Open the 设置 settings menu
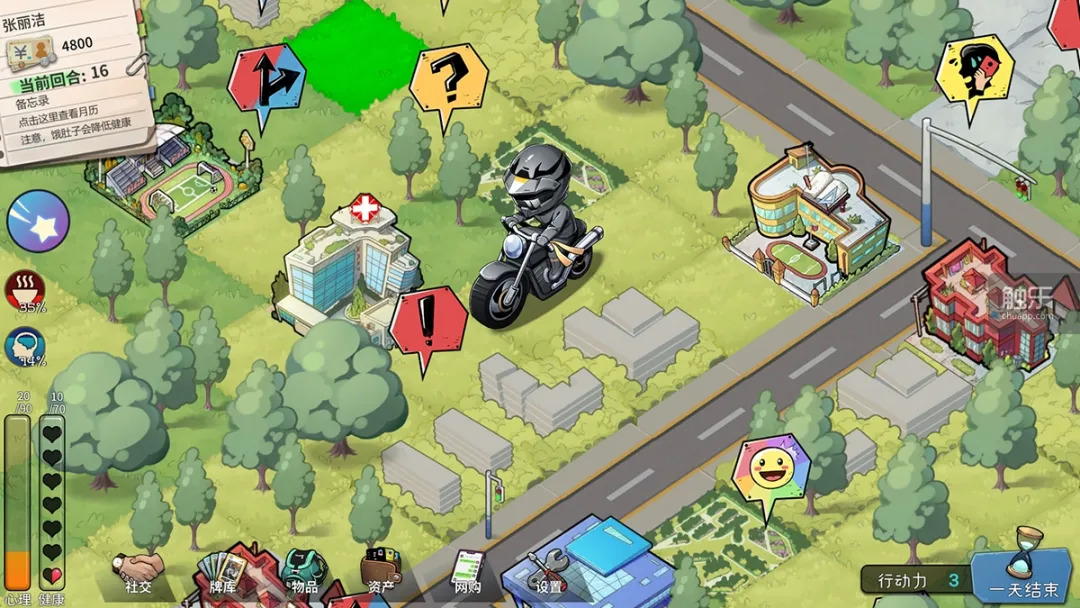Screen dimensions: 1080x608 (548, 577)
